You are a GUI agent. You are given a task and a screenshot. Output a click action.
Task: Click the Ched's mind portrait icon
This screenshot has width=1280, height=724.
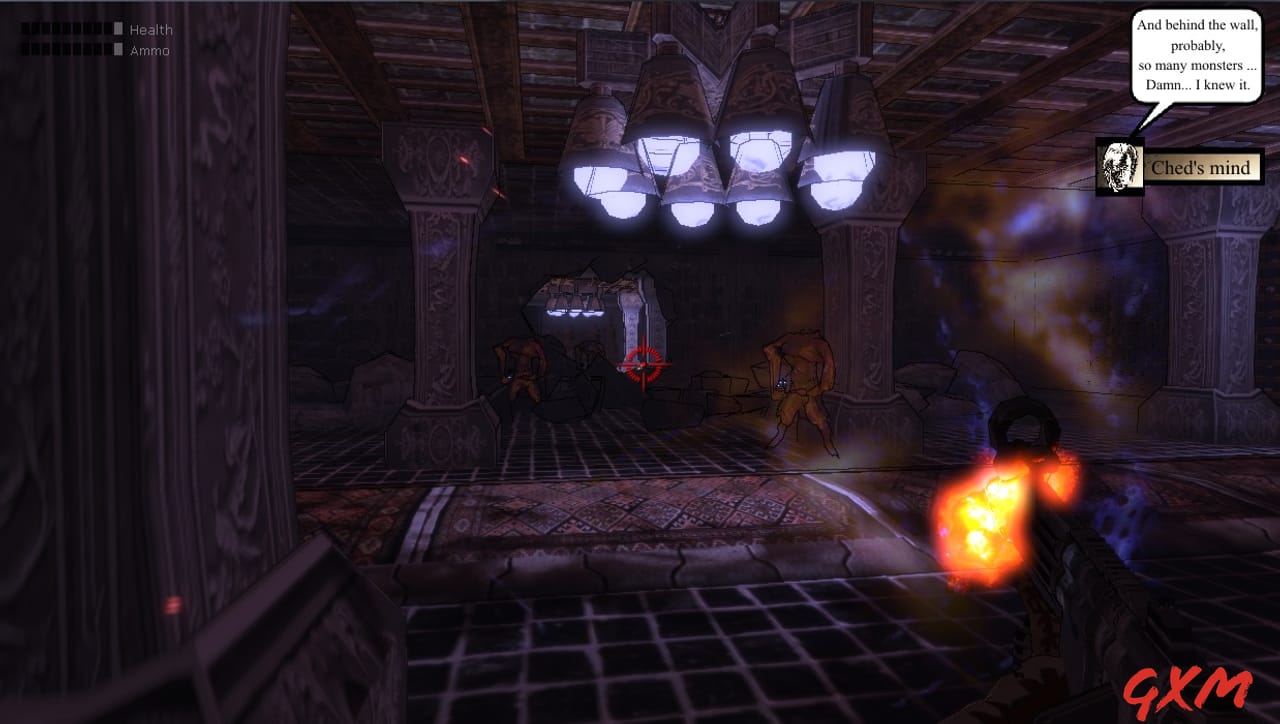click(x=1119, y=168)
